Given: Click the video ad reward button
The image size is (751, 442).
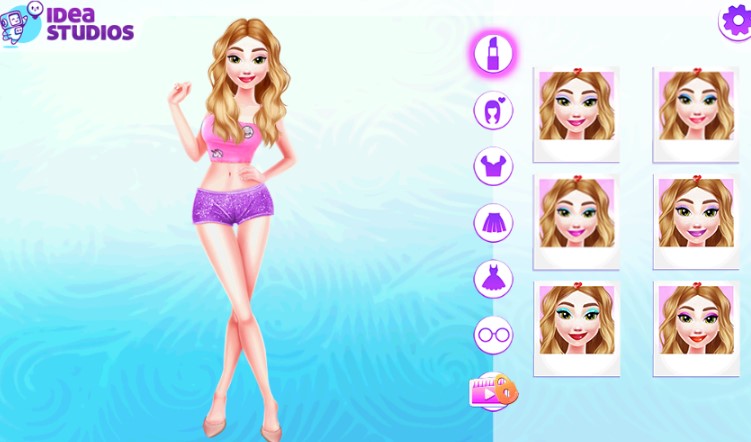Looking at the screenshot, I should coord(493,391).
